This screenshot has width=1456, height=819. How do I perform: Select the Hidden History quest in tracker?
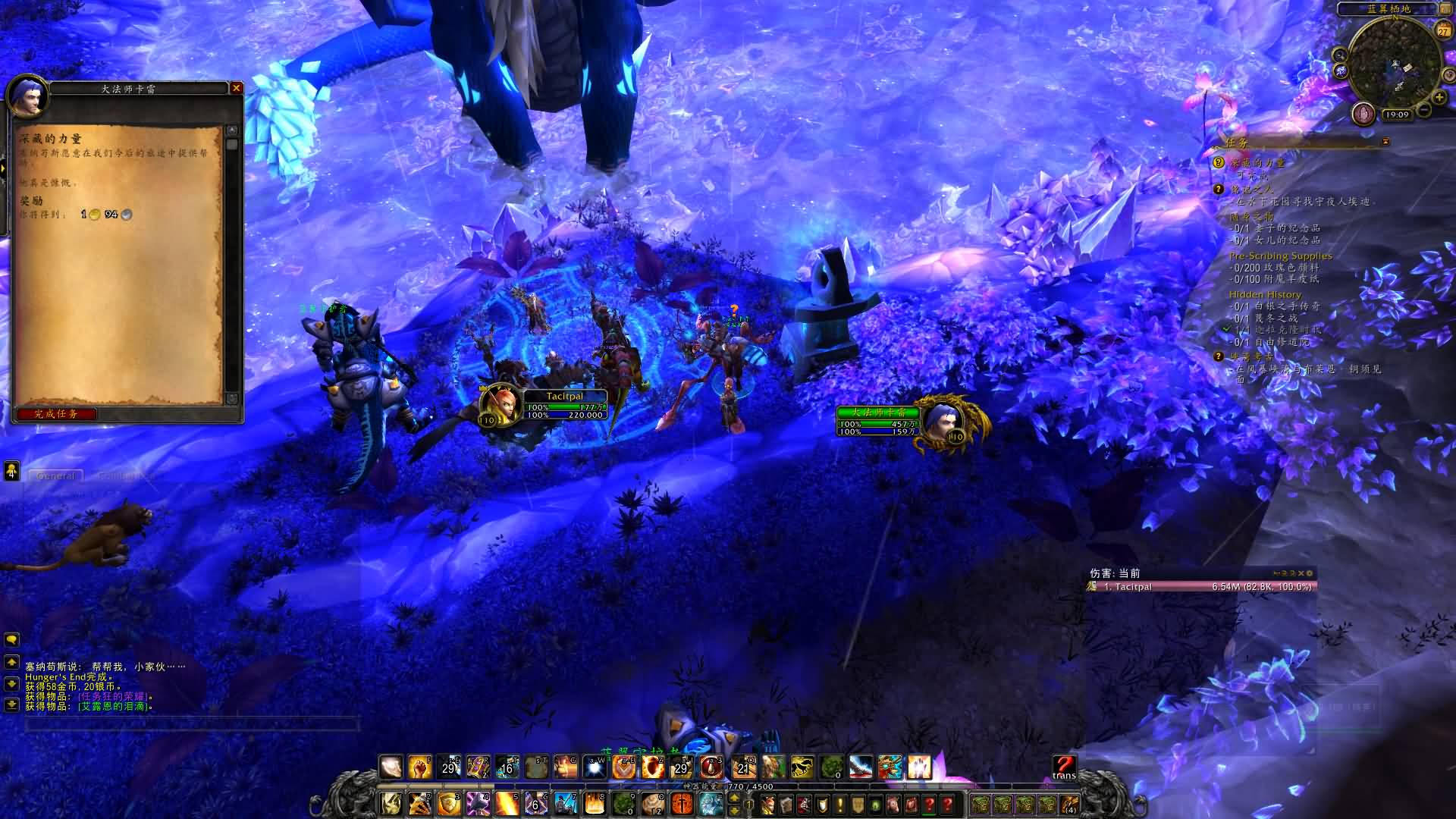pos(1265,294)
